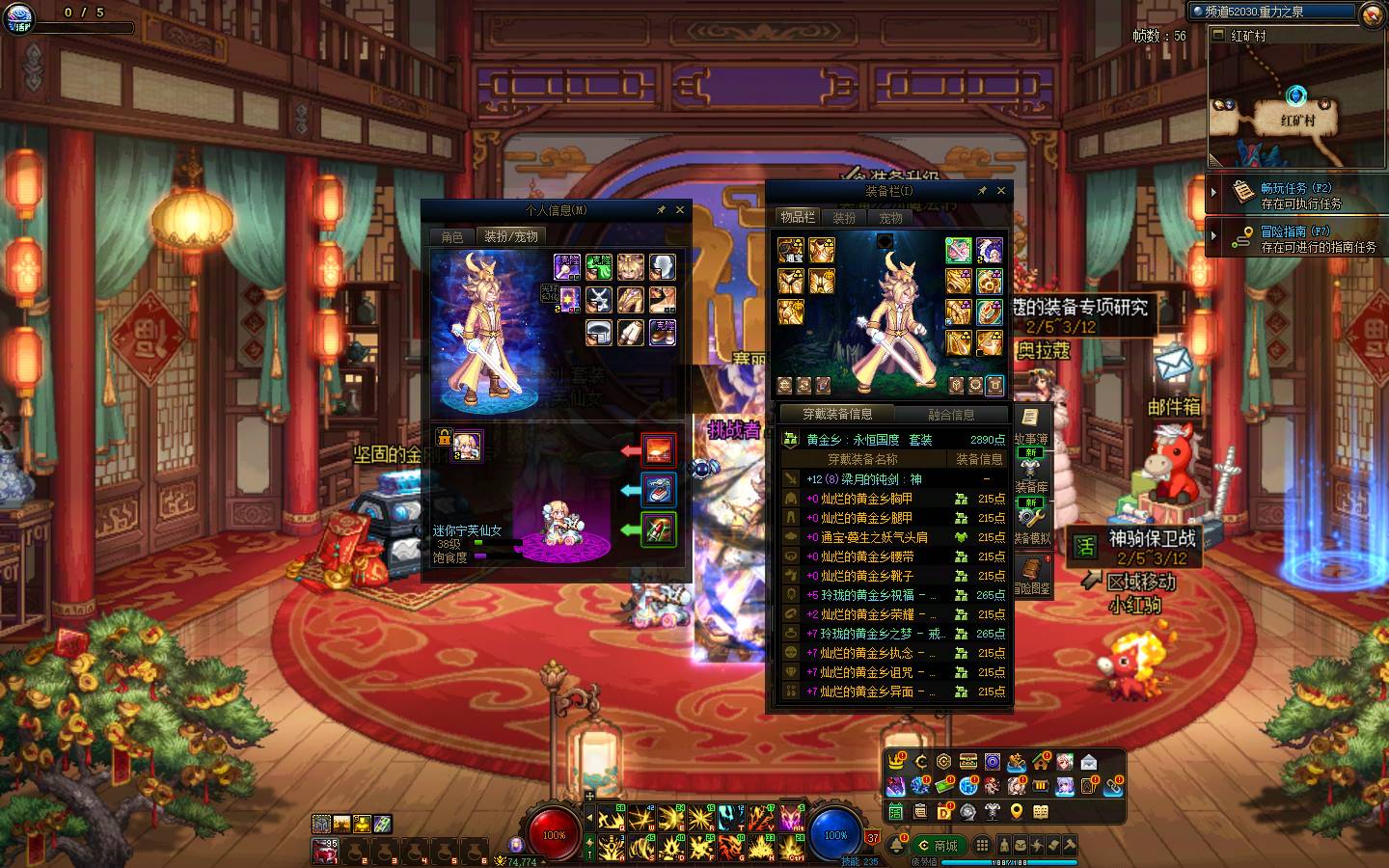Click the red sunset pet skill icon
This screenshot has height=868, width=1389.
[x=659, y=450]
